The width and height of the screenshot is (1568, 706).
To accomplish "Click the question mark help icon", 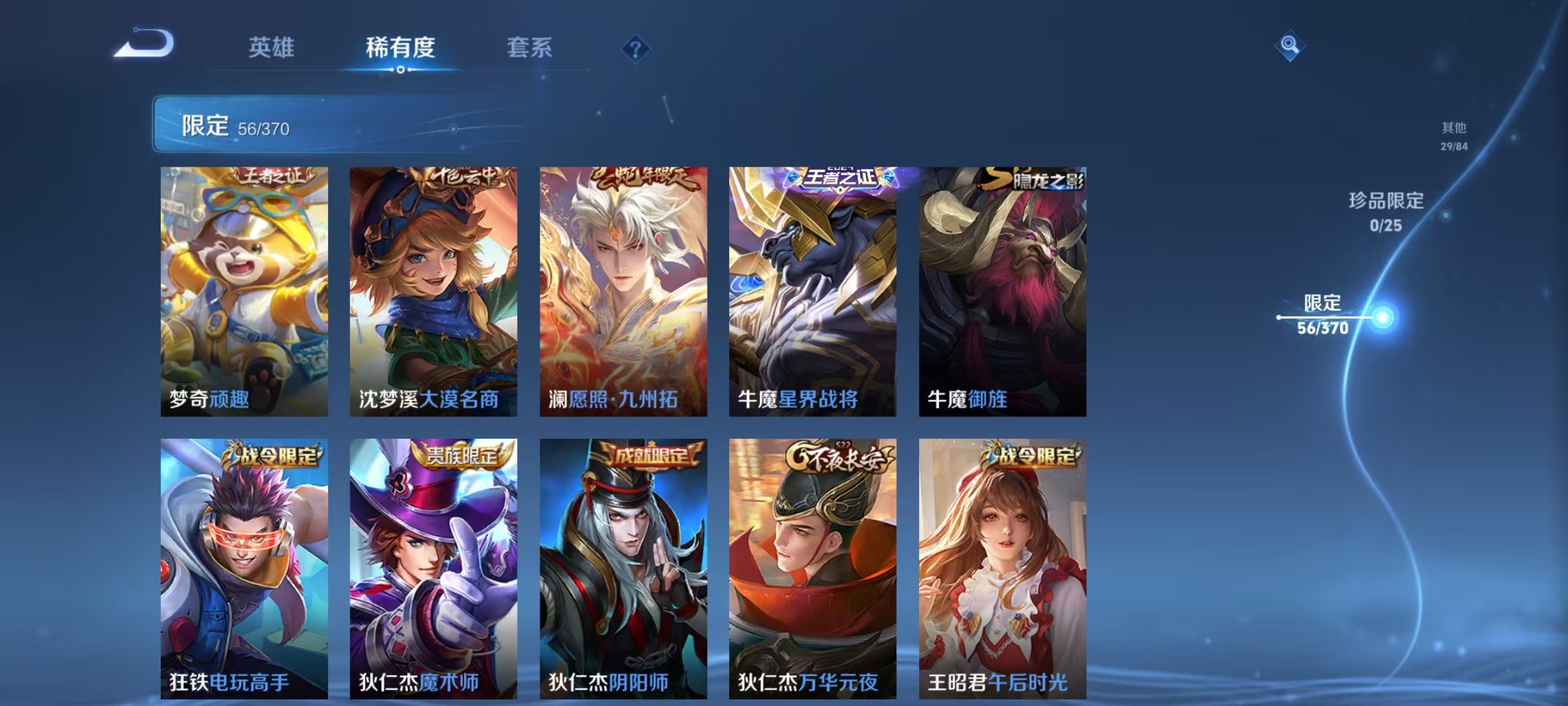I will tap(636, 47).
